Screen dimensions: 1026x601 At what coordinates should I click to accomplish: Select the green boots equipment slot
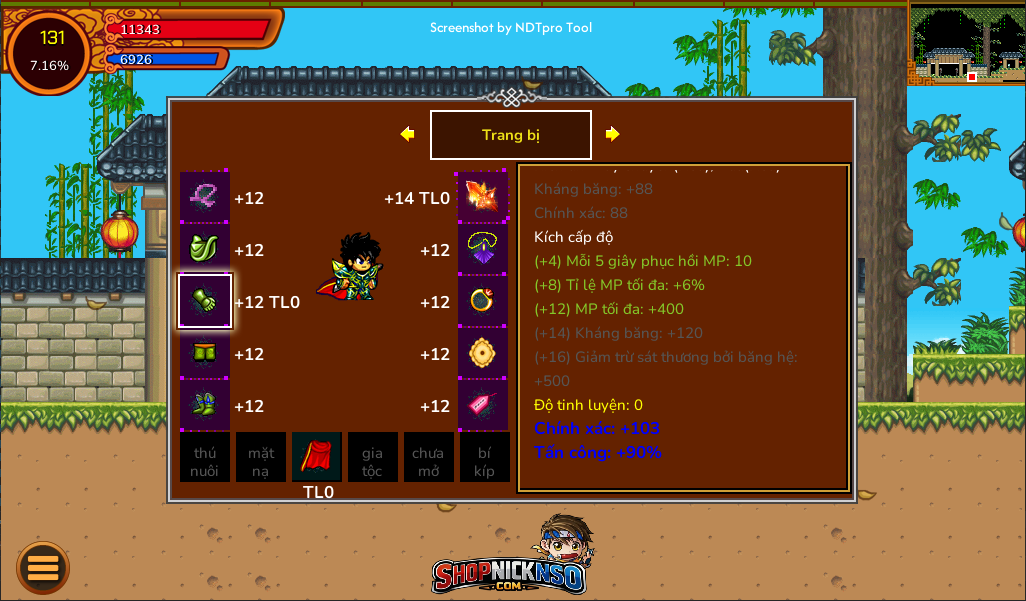pyautogui.click(x=205, y=405)
